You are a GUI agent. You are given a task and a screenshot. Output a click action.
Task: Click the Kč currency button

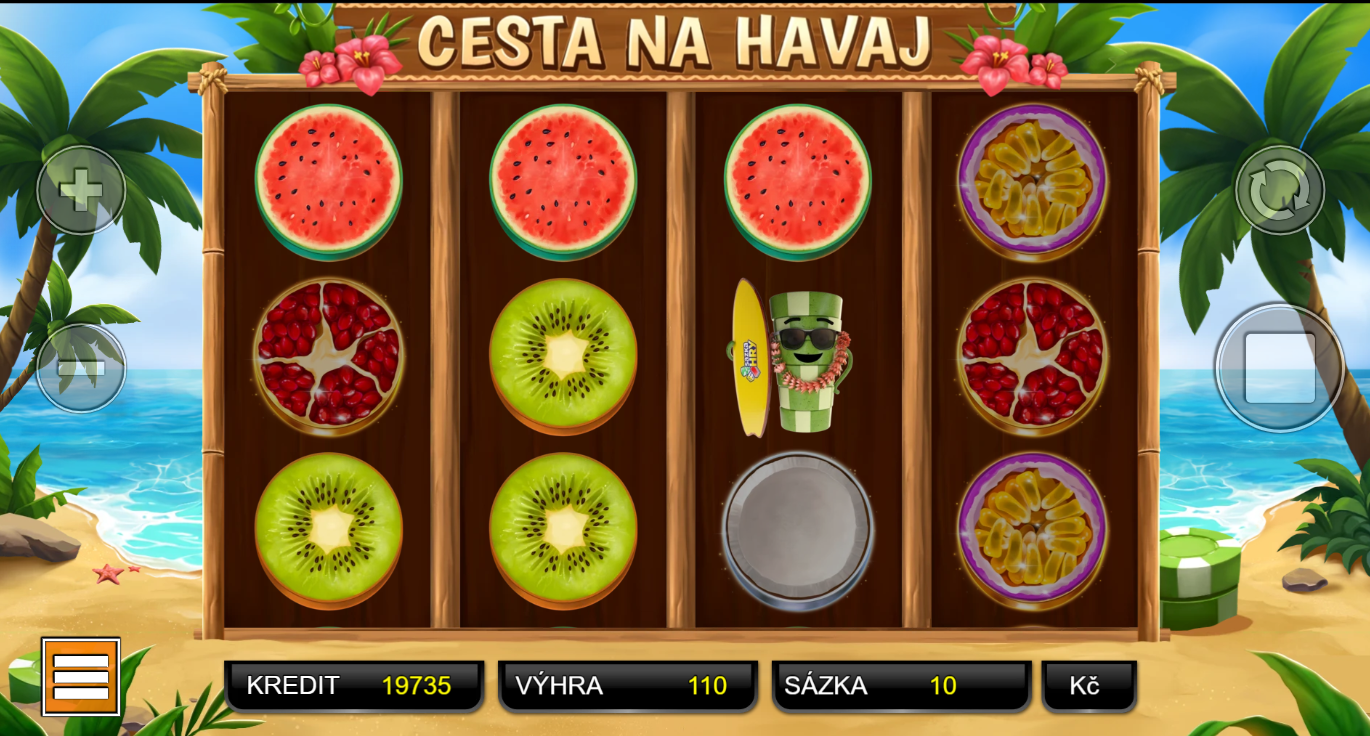coord(1088,686)
